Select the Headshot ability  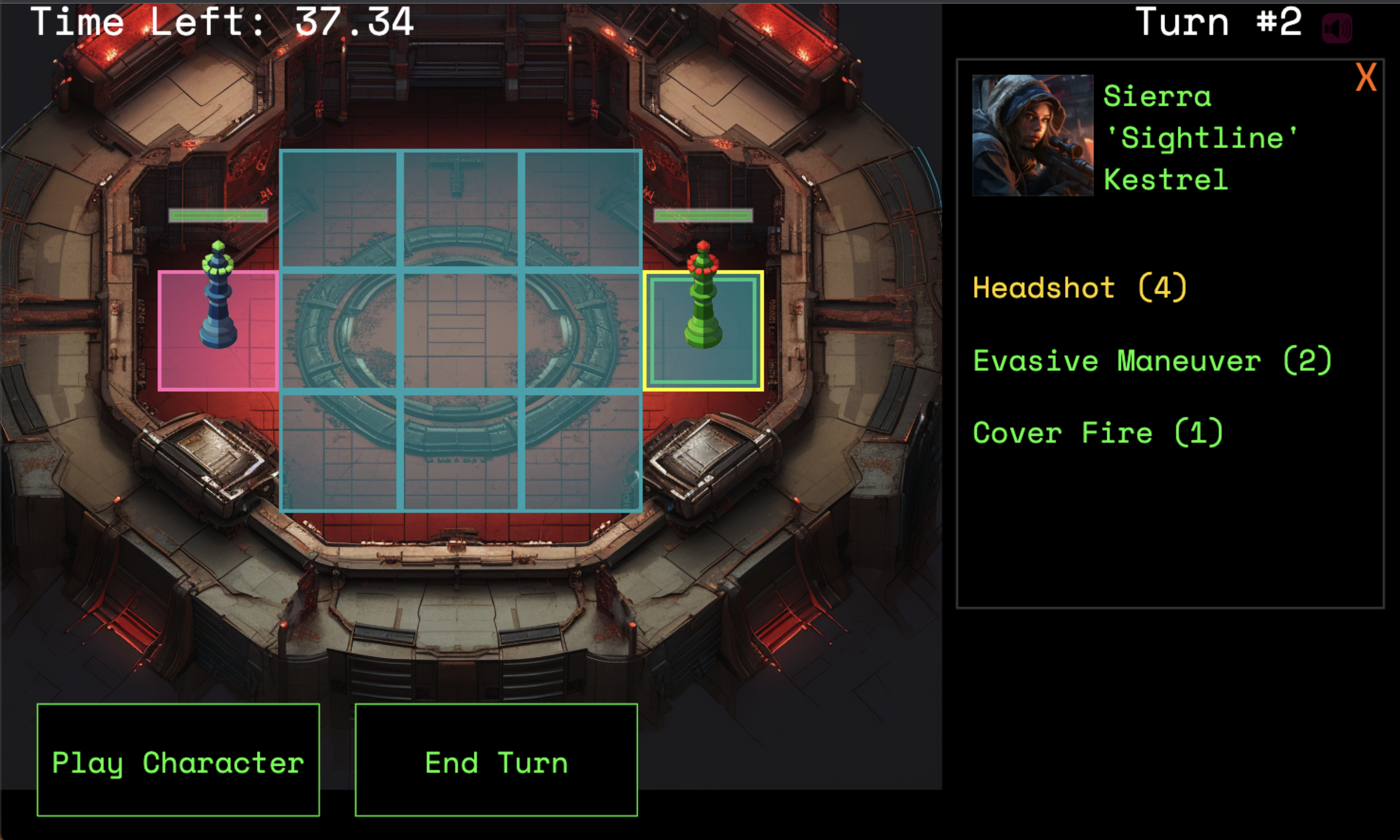pos(1079,288)
